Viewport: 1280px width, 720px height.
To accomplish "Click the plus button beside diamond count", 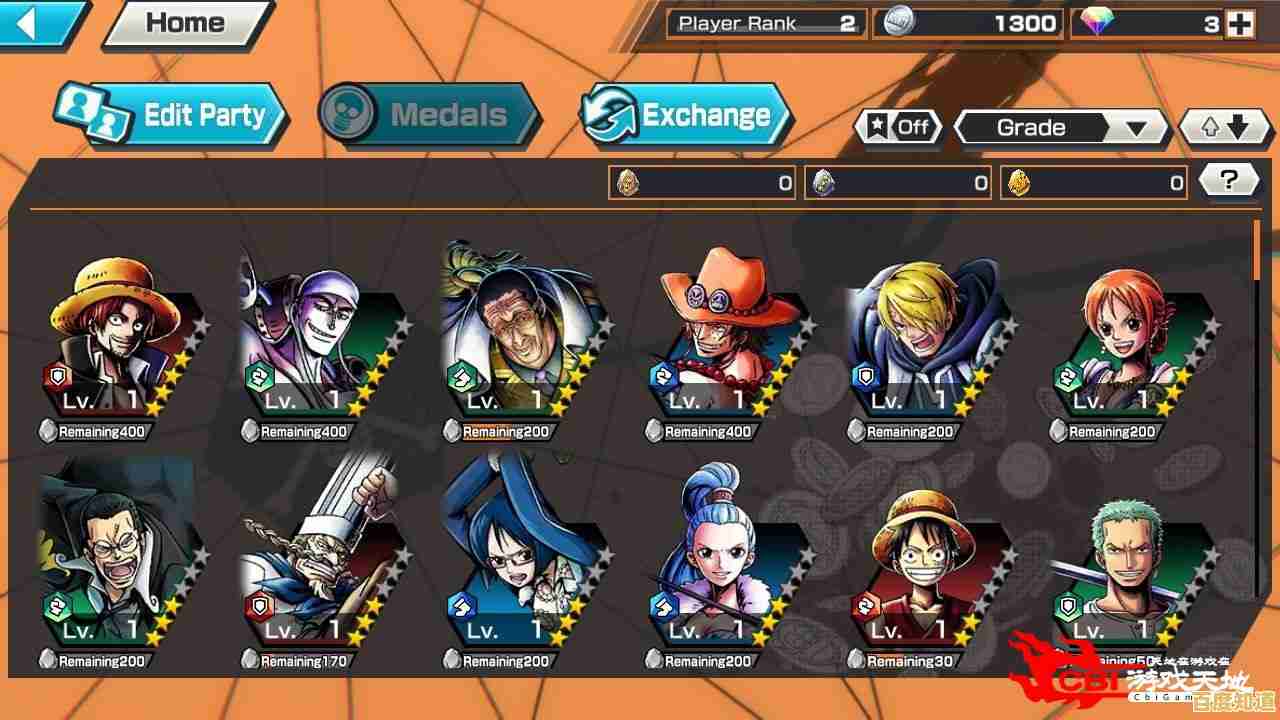I will click(1238, 23).
